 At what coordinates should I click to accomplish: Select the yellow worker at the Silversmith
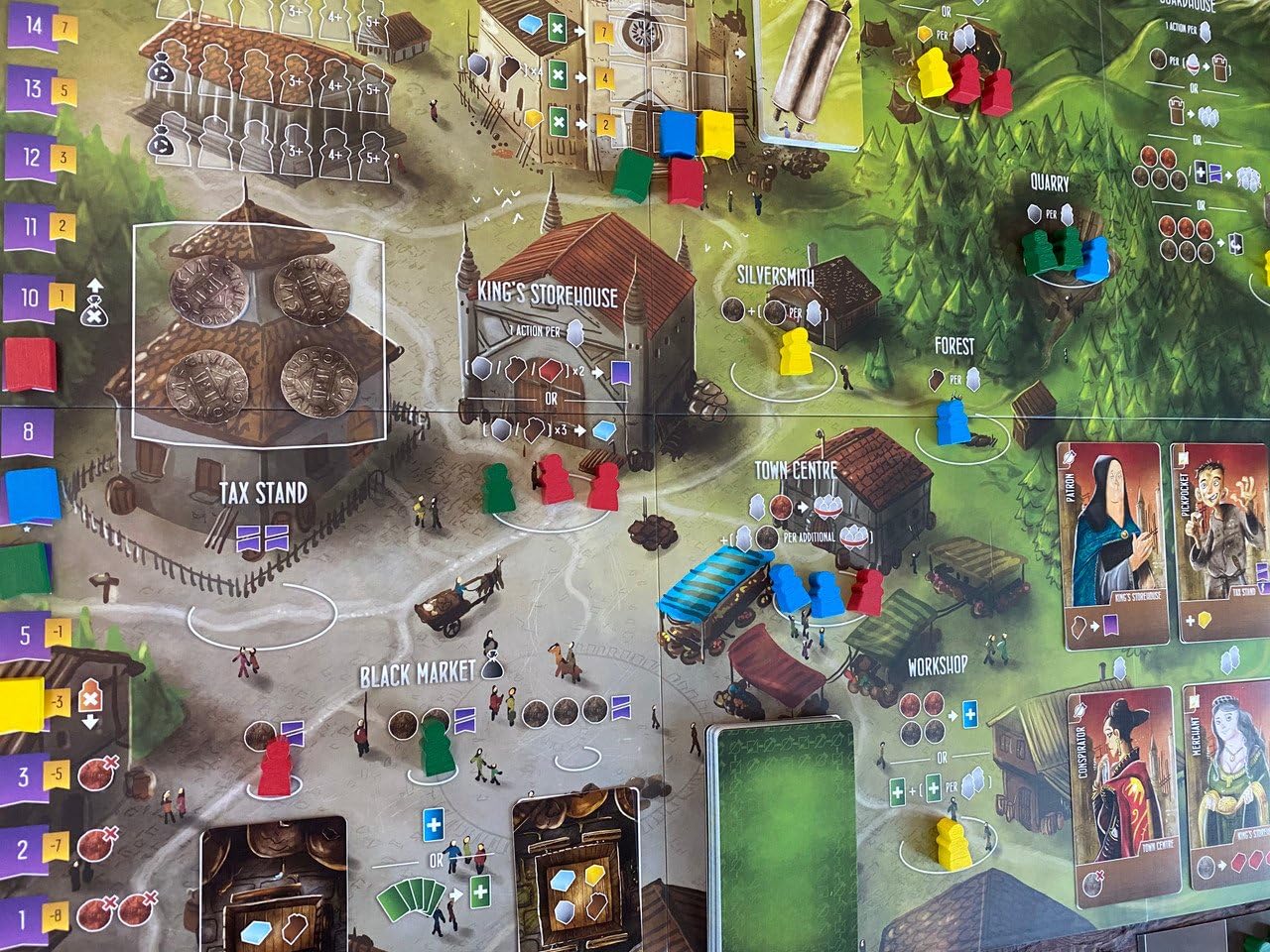point(795,352)
